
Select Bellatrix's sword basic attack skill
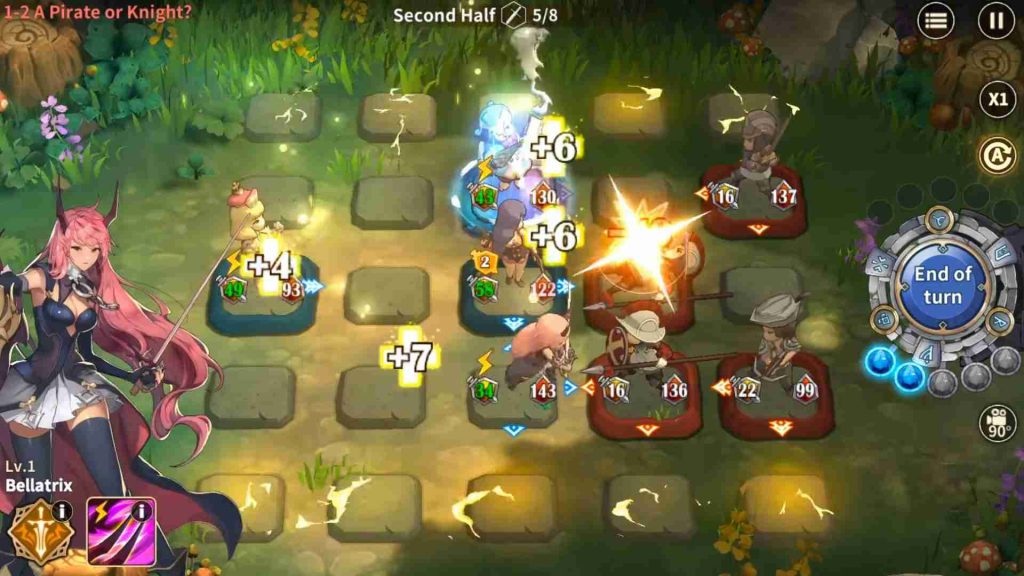click(36, 535)
